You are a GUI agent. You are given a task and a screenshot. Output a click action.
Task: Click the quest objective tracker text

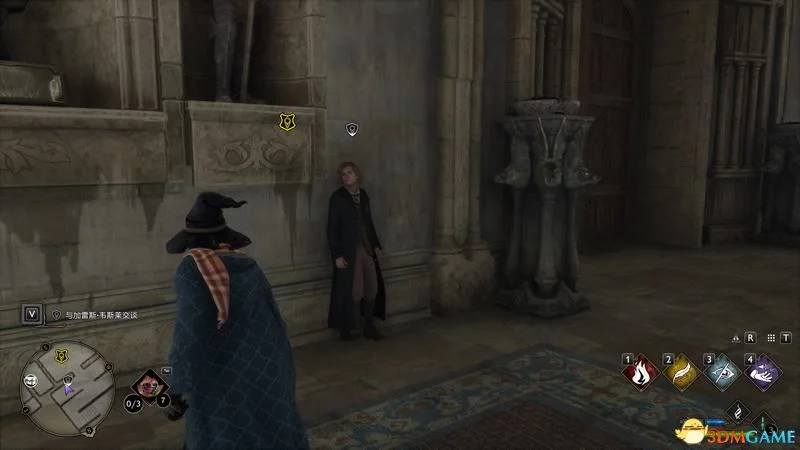pyautogui.click(x=100, y=314)
